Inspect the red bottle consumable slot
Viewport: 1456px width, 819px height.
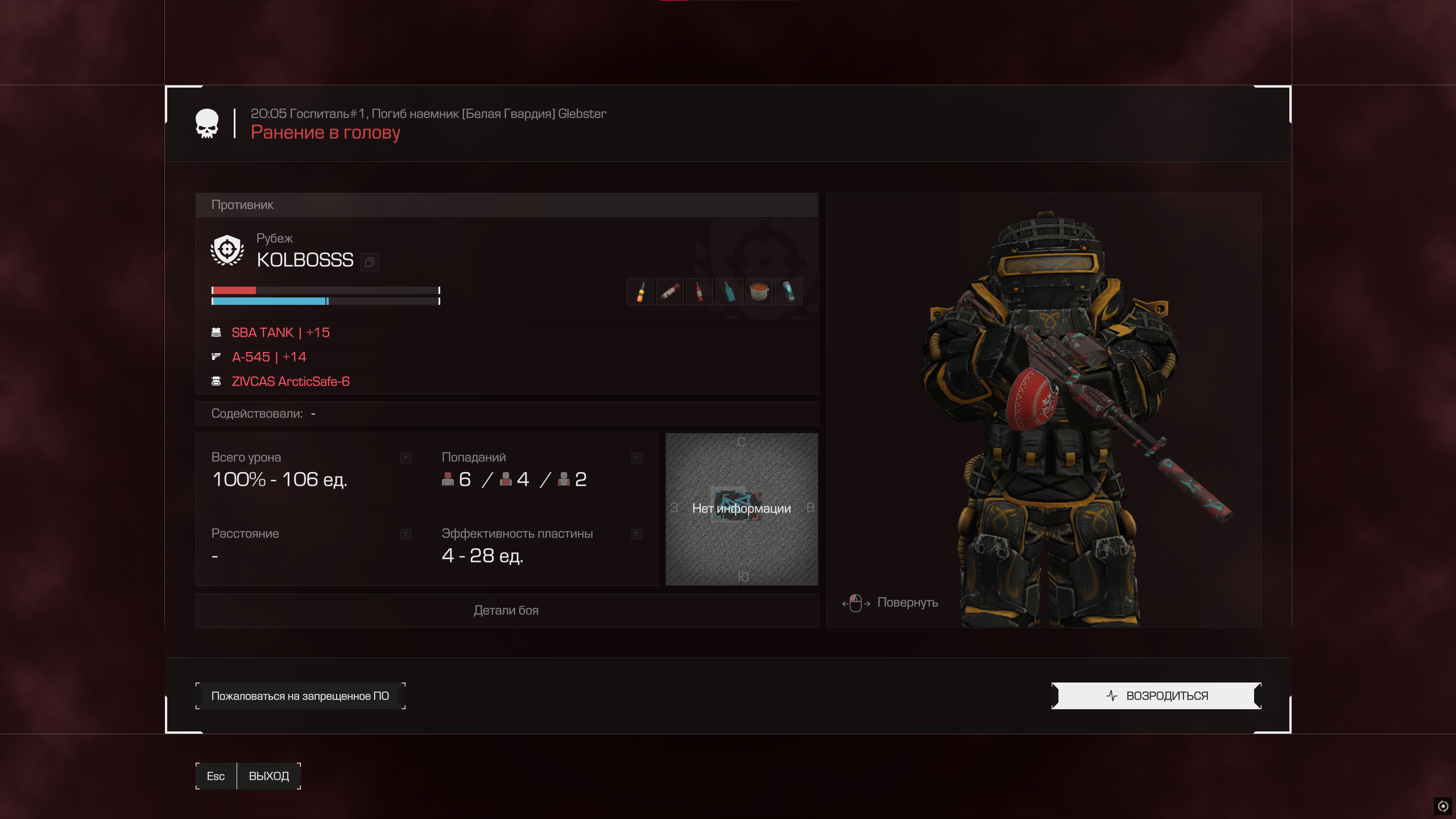coord(700,292)
